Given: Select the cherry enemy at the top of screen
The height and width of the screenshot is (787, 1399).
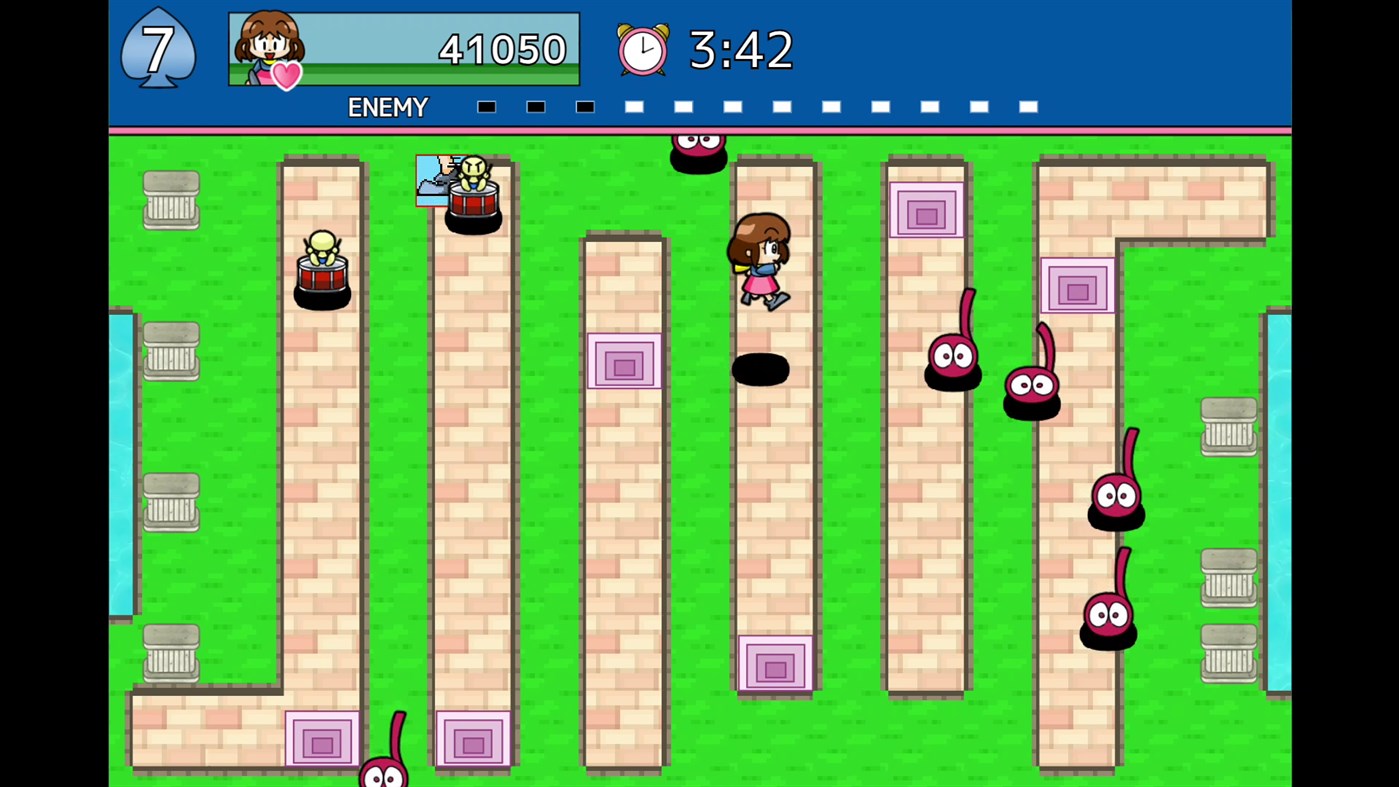Looking at the screenshot, I should [x=698, y=148].
